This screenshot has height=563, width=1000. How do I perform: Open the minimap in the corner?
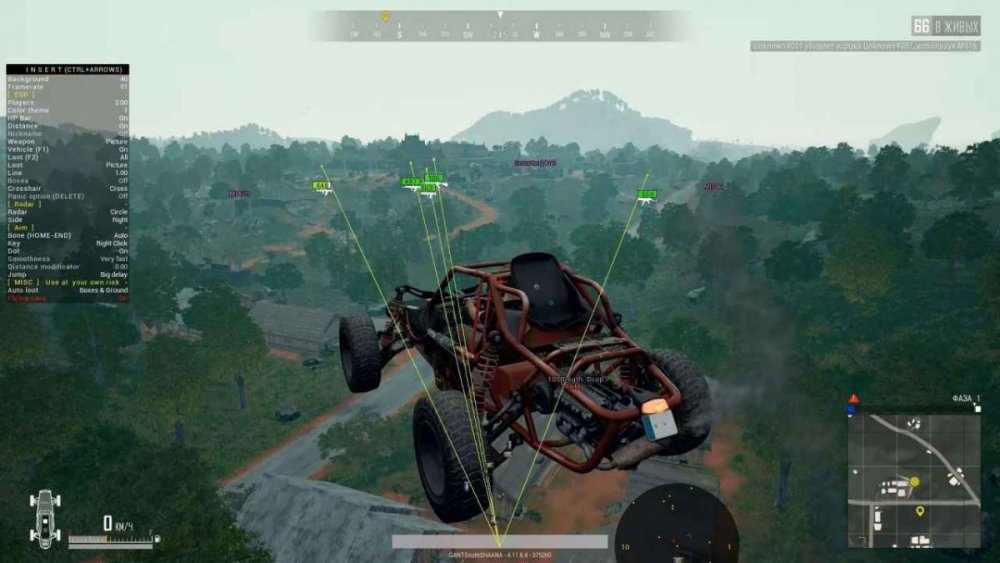tap(913, 480)
